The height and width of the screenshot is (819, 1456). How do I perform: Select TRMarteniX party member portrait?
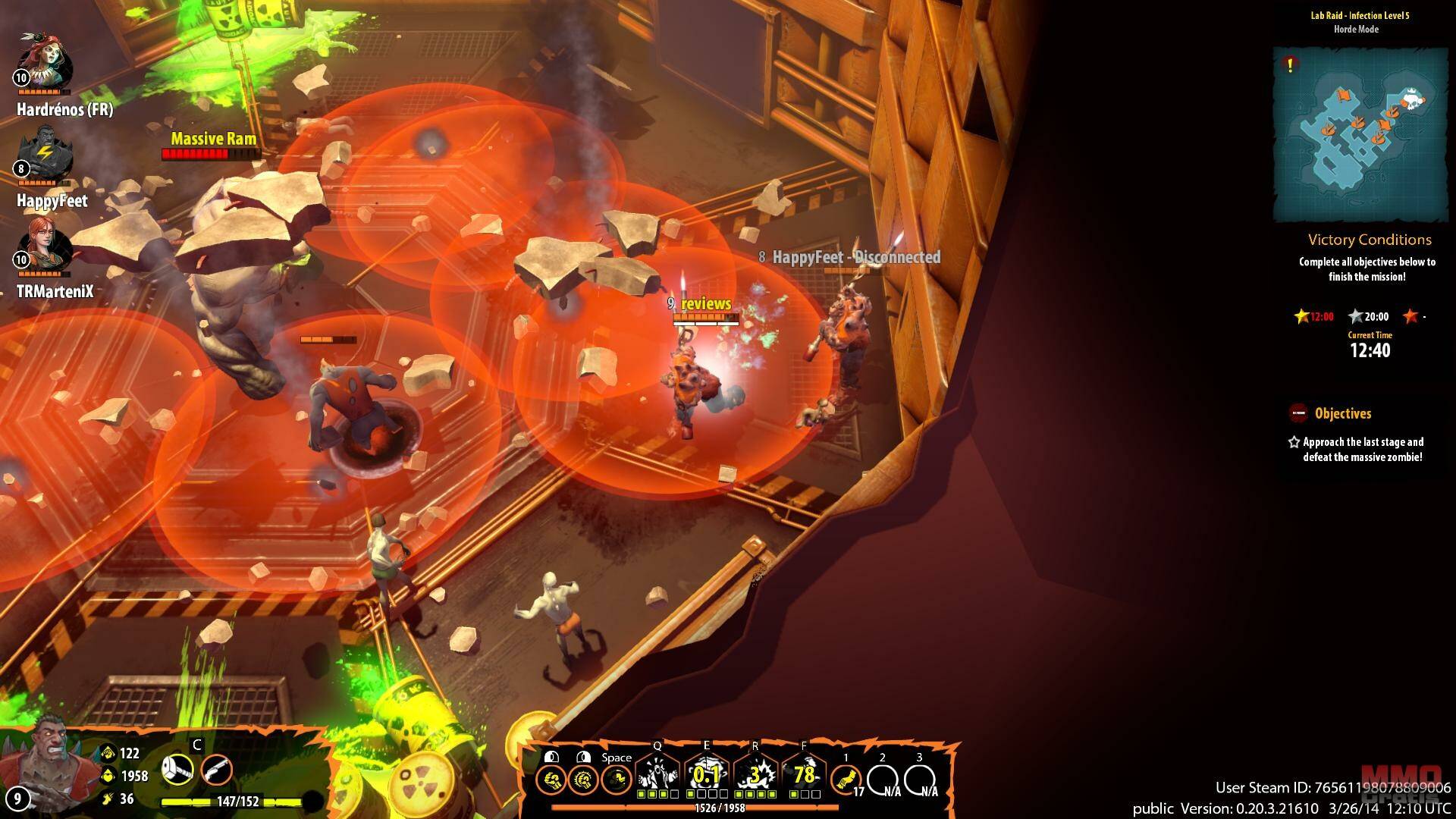click(x=44, y=243)
